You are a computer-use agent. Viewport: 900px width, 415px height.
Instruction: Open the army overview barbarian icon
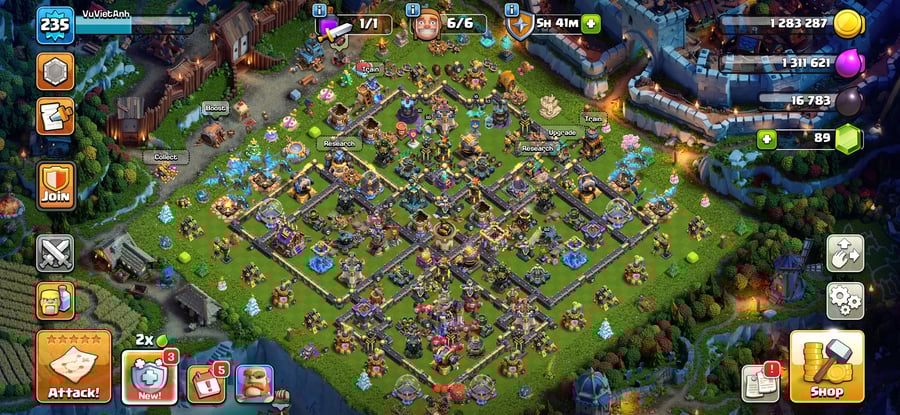(x=55, y=299)
